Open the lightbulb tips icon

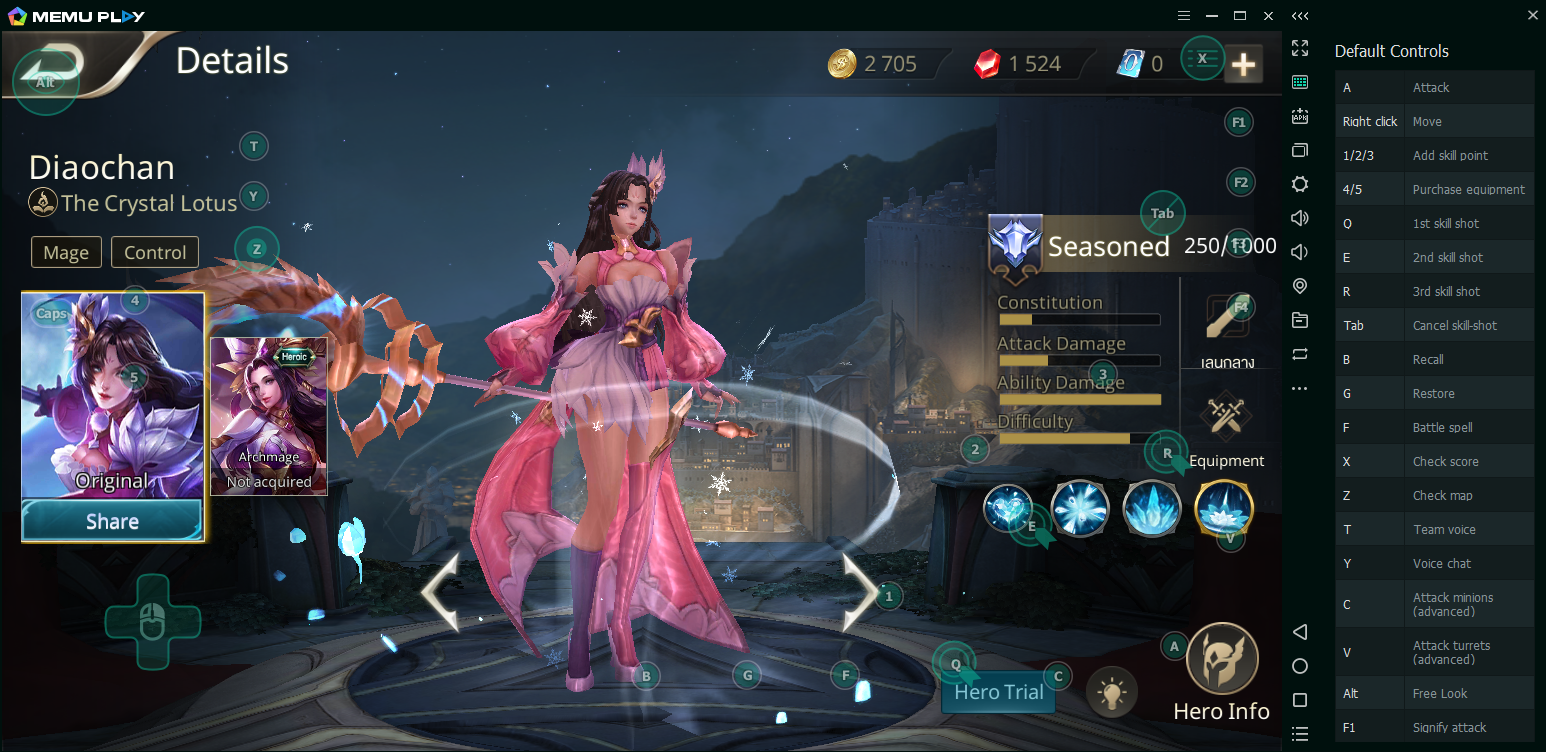pyautogui.click(x=1112, y=691)
